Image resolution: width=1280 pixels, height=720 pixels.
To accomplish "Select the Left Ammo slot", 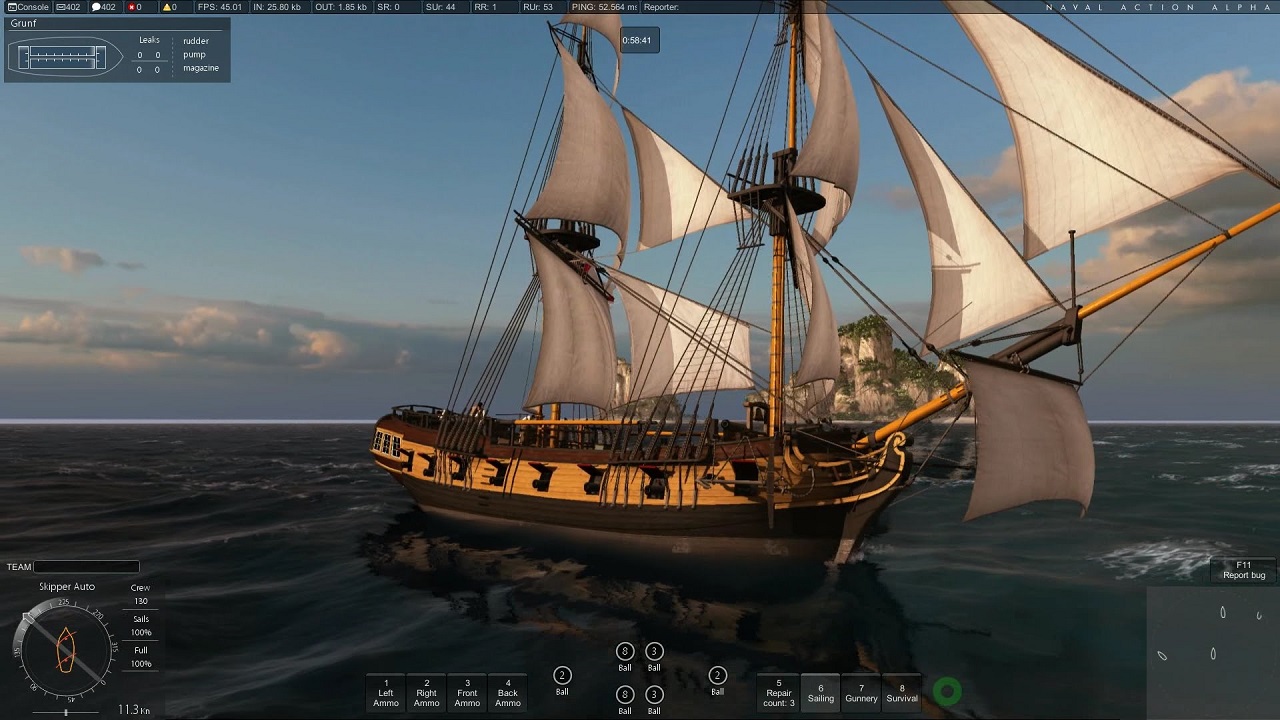I will click(x=386, y=692).
